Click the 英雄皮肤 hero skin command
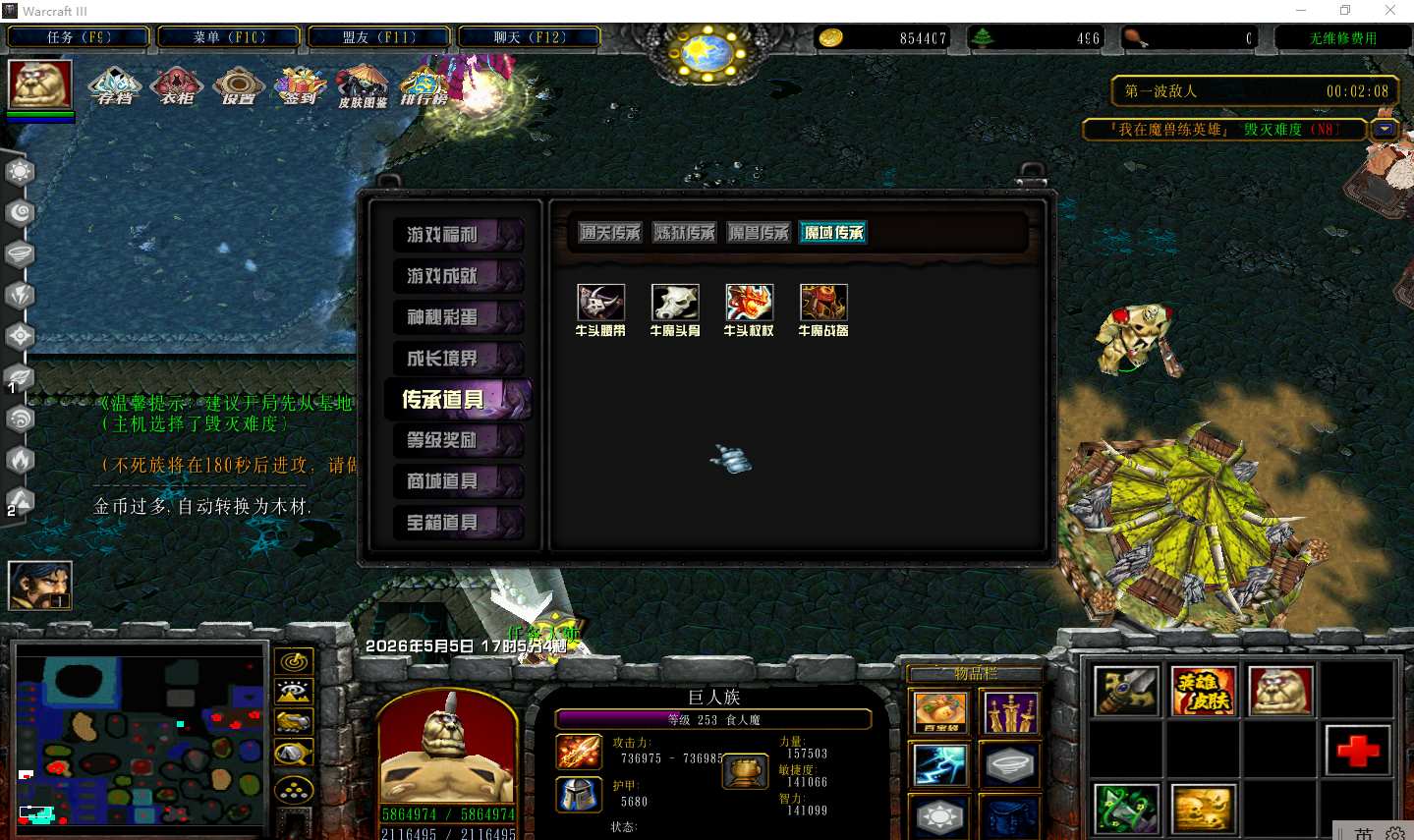The width and height of the screenshot is (1414, 840). [x=1204, y=691]
